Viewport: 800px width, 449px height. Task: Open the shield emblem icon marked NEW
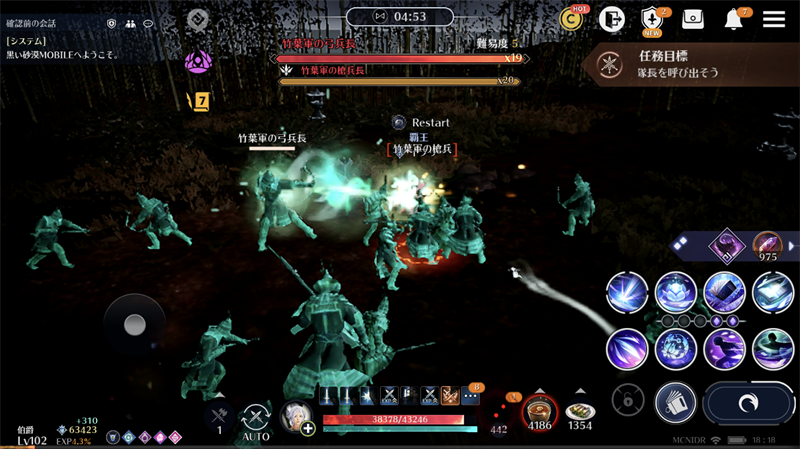652,19
